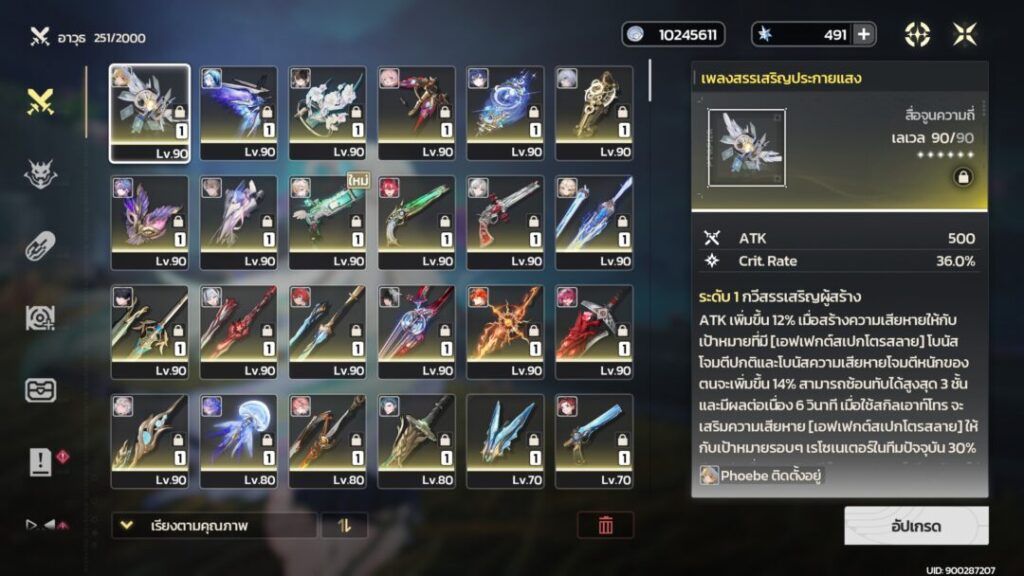Switch to the treasure chest tab
Image resolution: width=1024 pixels, height=576 pixels.
click(x=40, y=390)
